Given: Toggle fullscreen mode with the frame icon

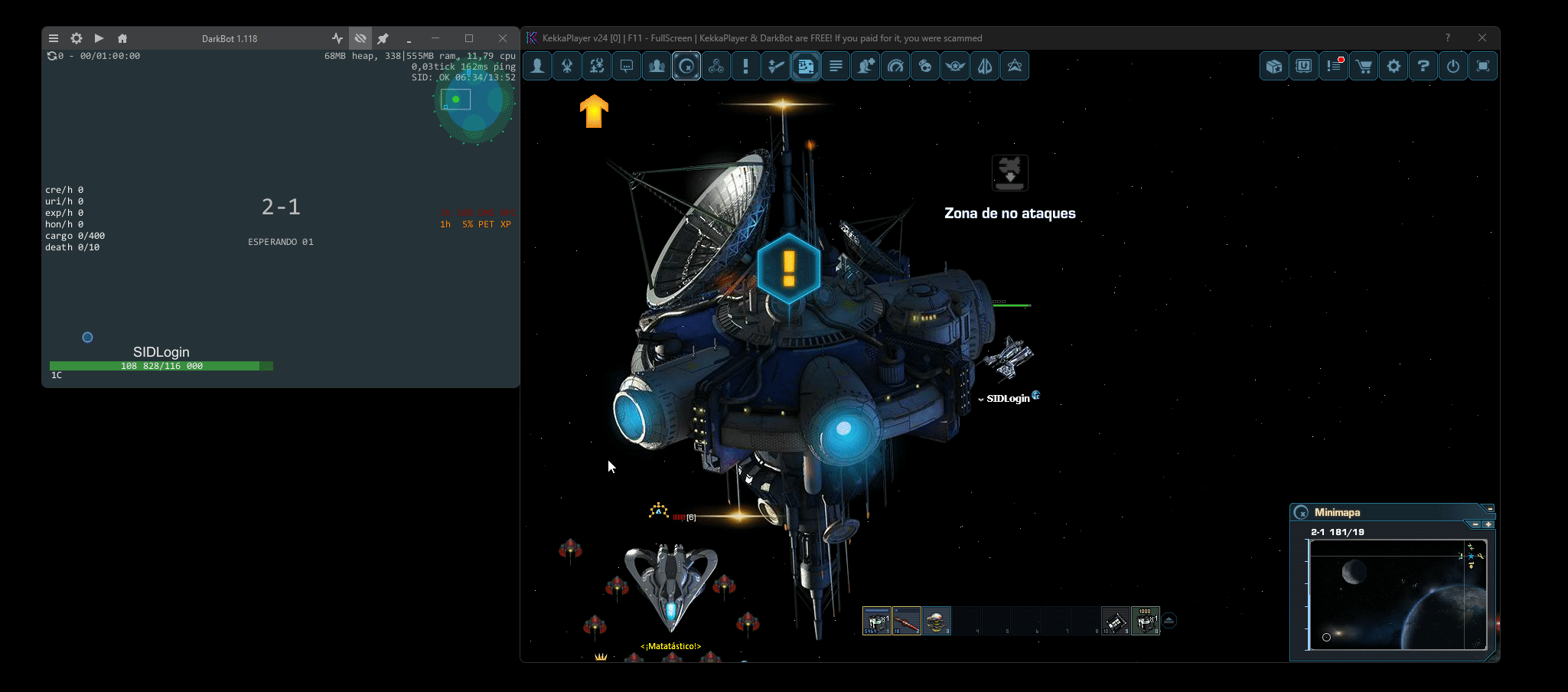Looking at the screenshot, I should coord(1483,66).
